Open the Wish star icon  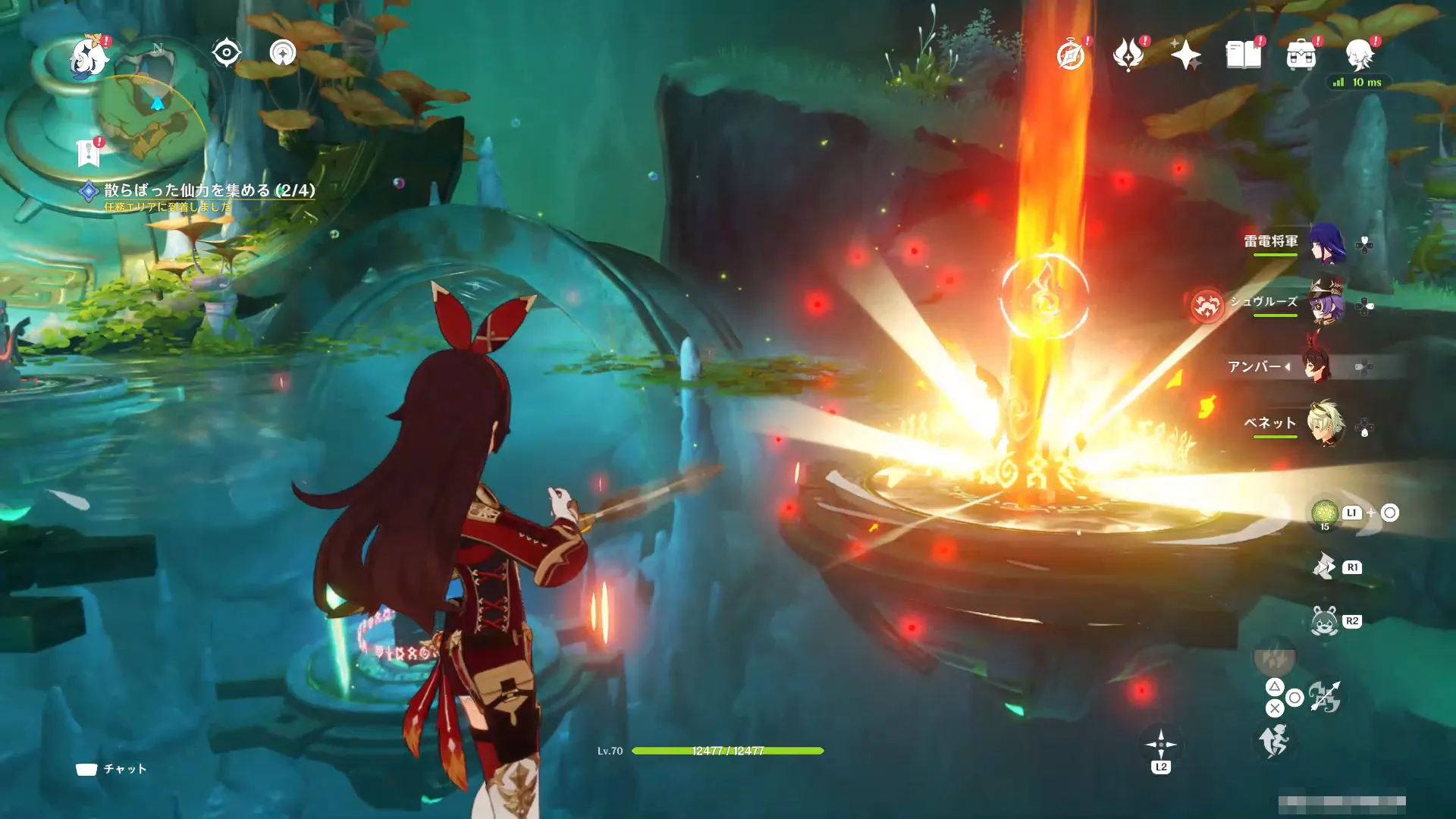click(1185, 55)
